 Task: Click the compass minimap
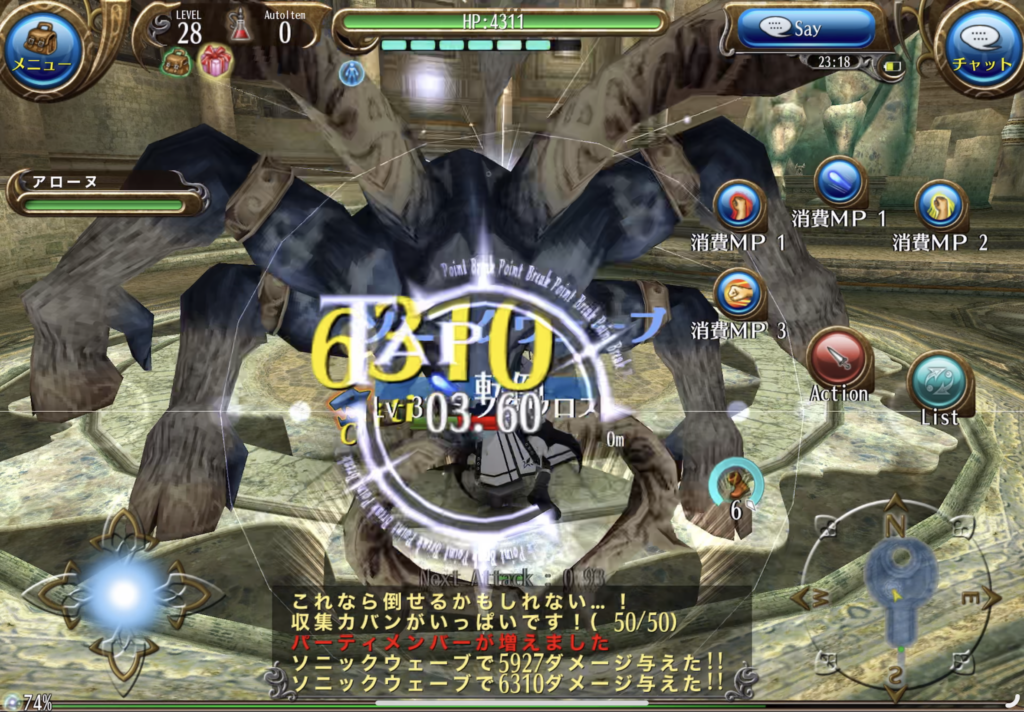[x=896, y=597]
